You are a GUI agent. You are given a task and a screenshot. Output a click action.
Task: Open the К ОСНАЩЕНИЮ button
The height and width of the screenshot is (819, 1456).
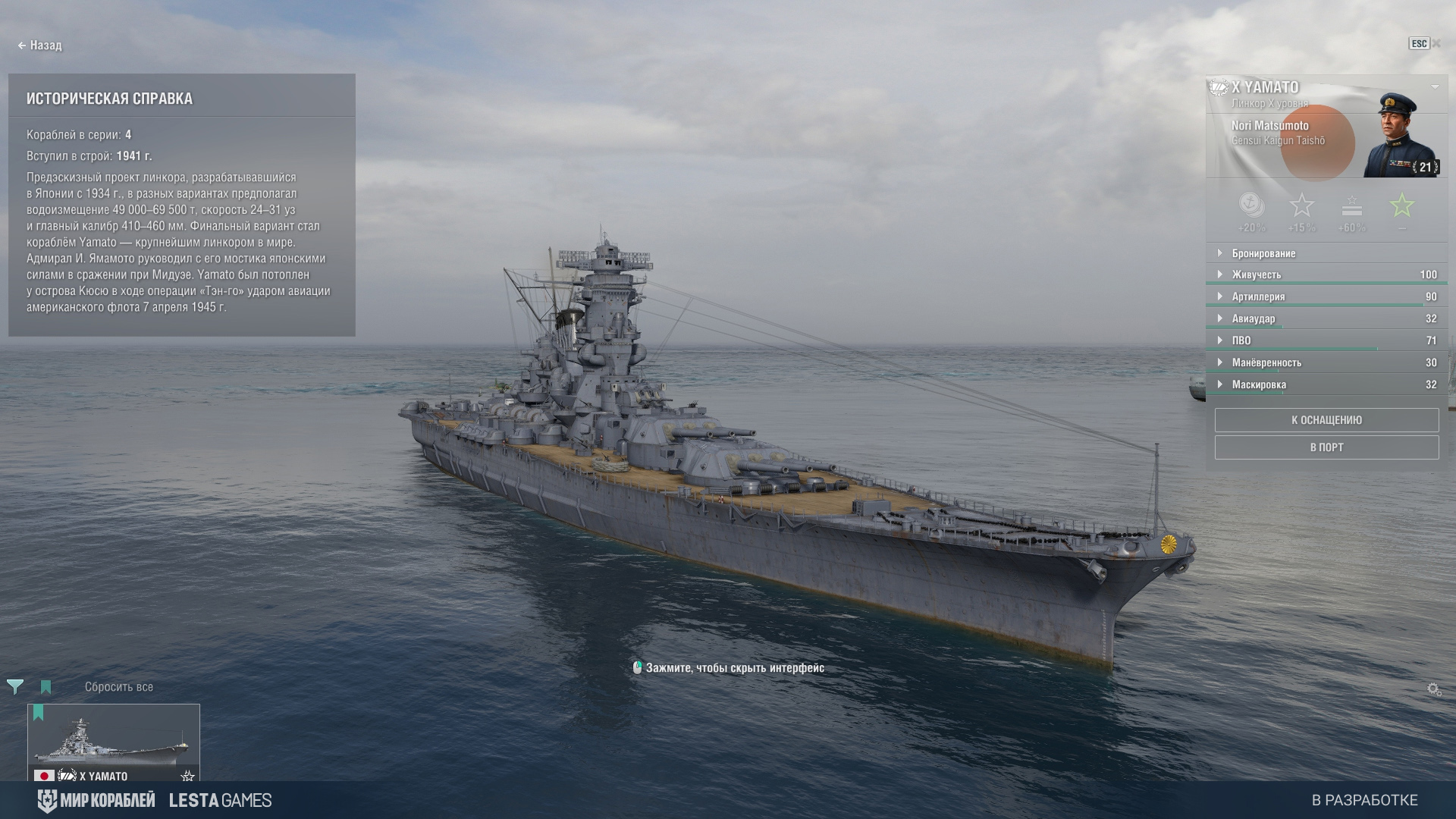pyautogui.click(x=1326, y=420)
